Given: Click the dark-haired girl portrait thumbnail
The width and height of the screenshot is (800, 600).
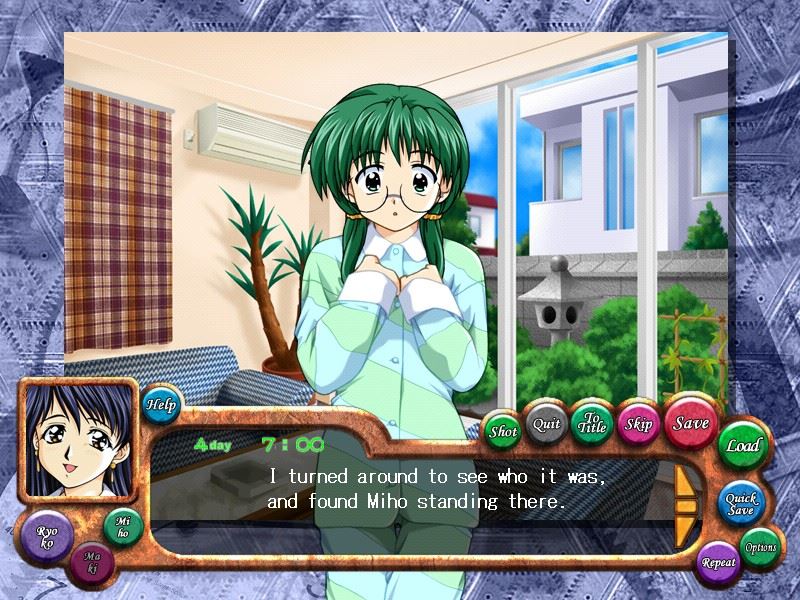Looking at the screenshot, I should [x=78, y=441].
